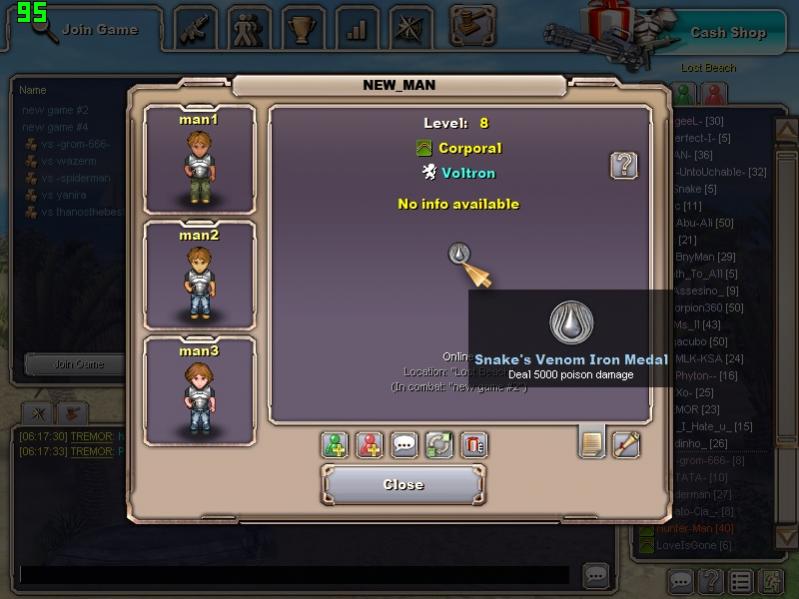Viewport: 799px width, 599px height.
Task: Click the green arrows trade icon
Action: [x=439, y=445]
